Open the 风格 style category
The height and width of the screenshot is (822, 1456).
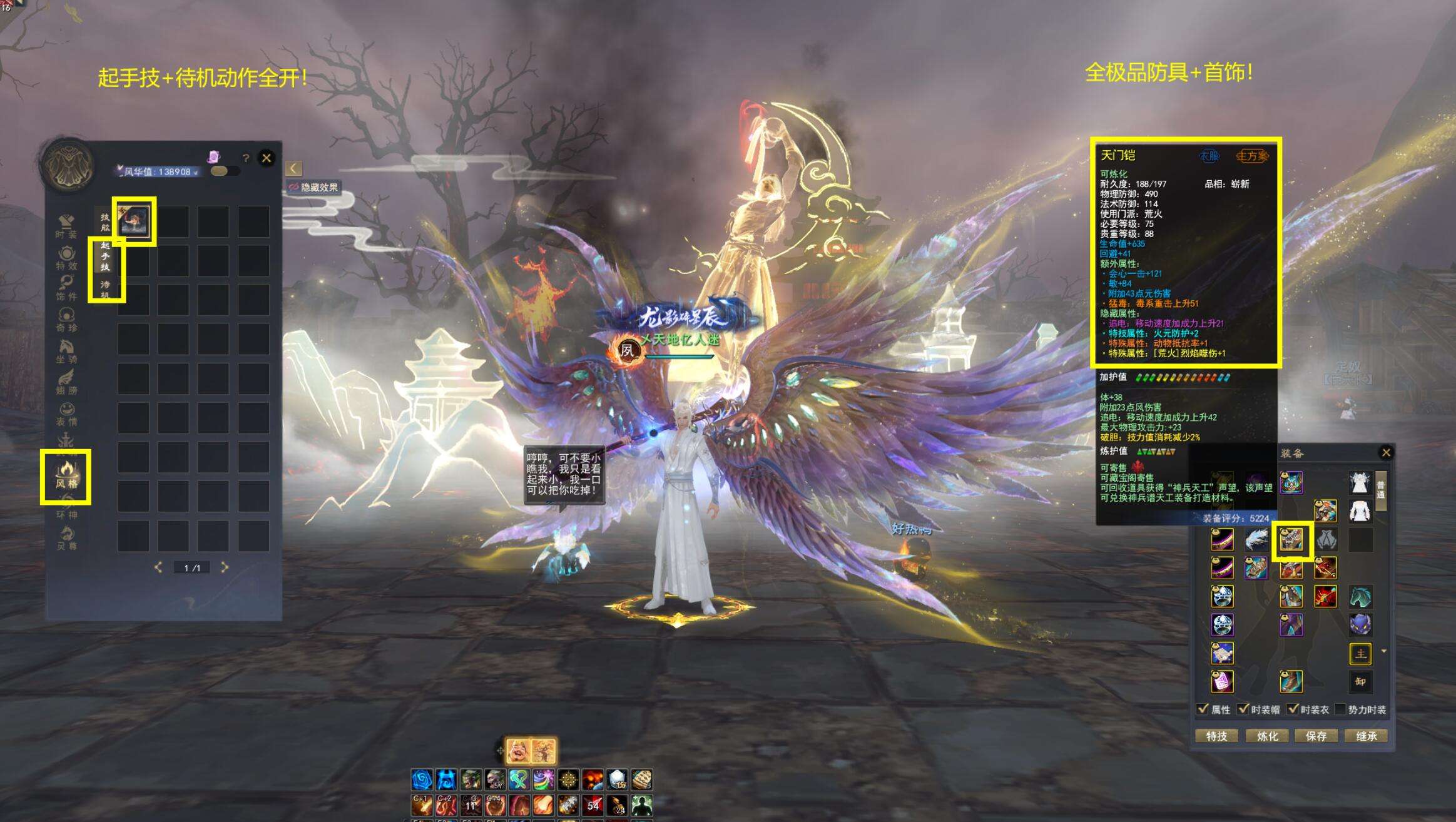click(x=66, y=475)
